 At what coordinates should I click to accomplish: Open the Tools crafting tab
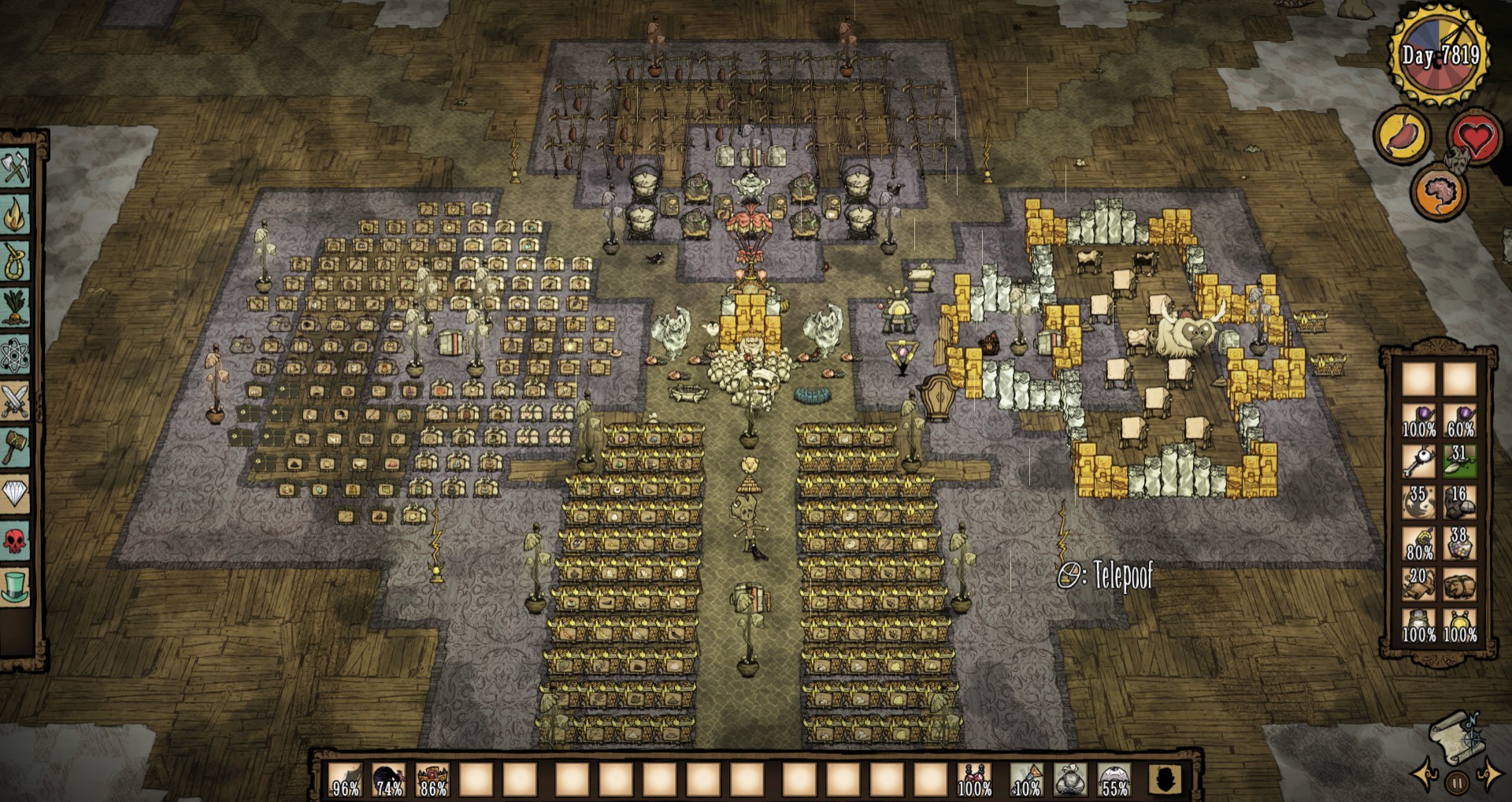(x=16, y=168)
